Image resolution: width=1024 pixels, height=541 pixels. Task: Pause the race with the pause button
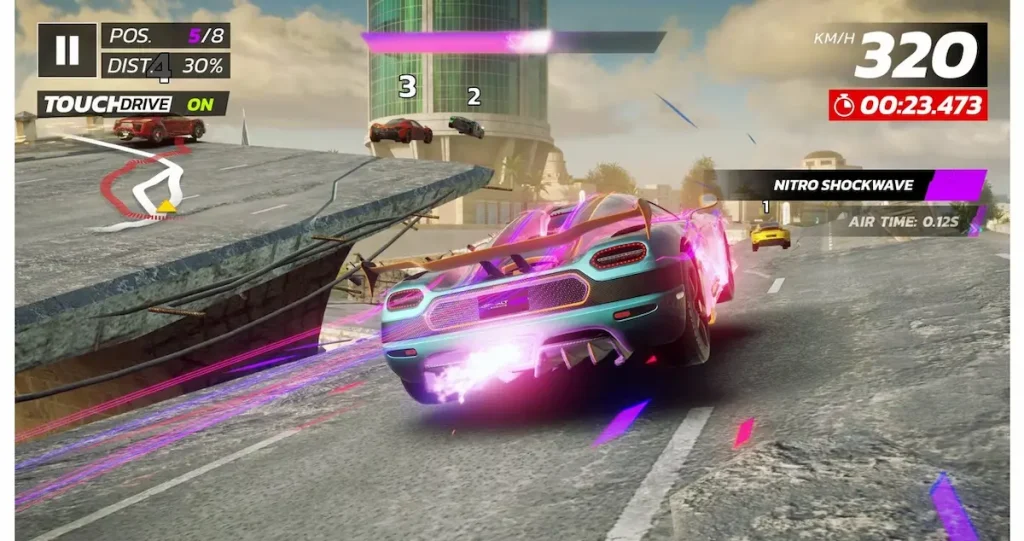tap(67, 50)
